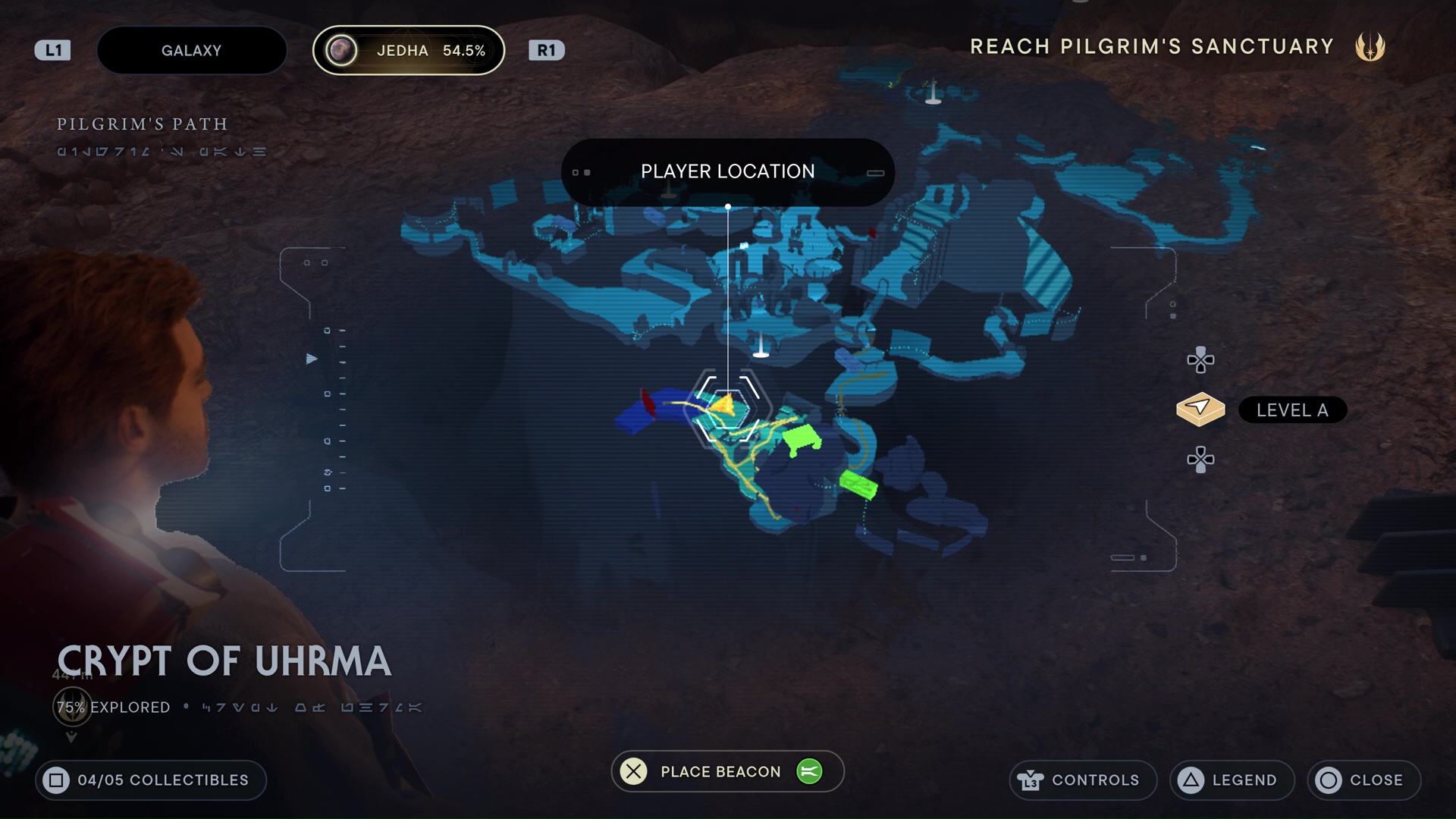Select the lower green map marker
The width and height of the screenshot is (1456, 819).
(x=858, y=484)
